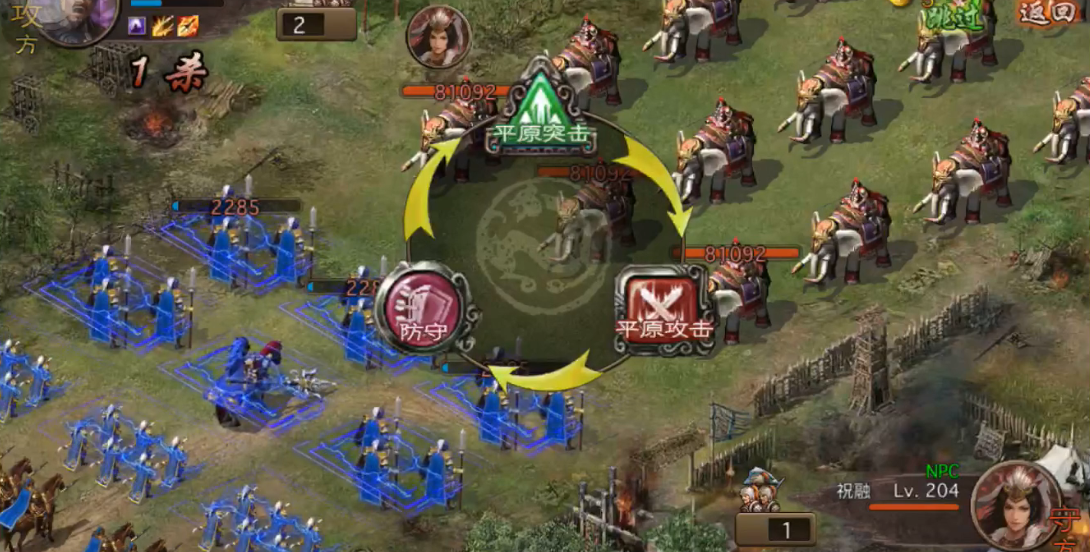This screenshot has width=1090, height=552.
Task: Open the attacker troop queue counter showing 2
Action: click(x=316, y=24)
